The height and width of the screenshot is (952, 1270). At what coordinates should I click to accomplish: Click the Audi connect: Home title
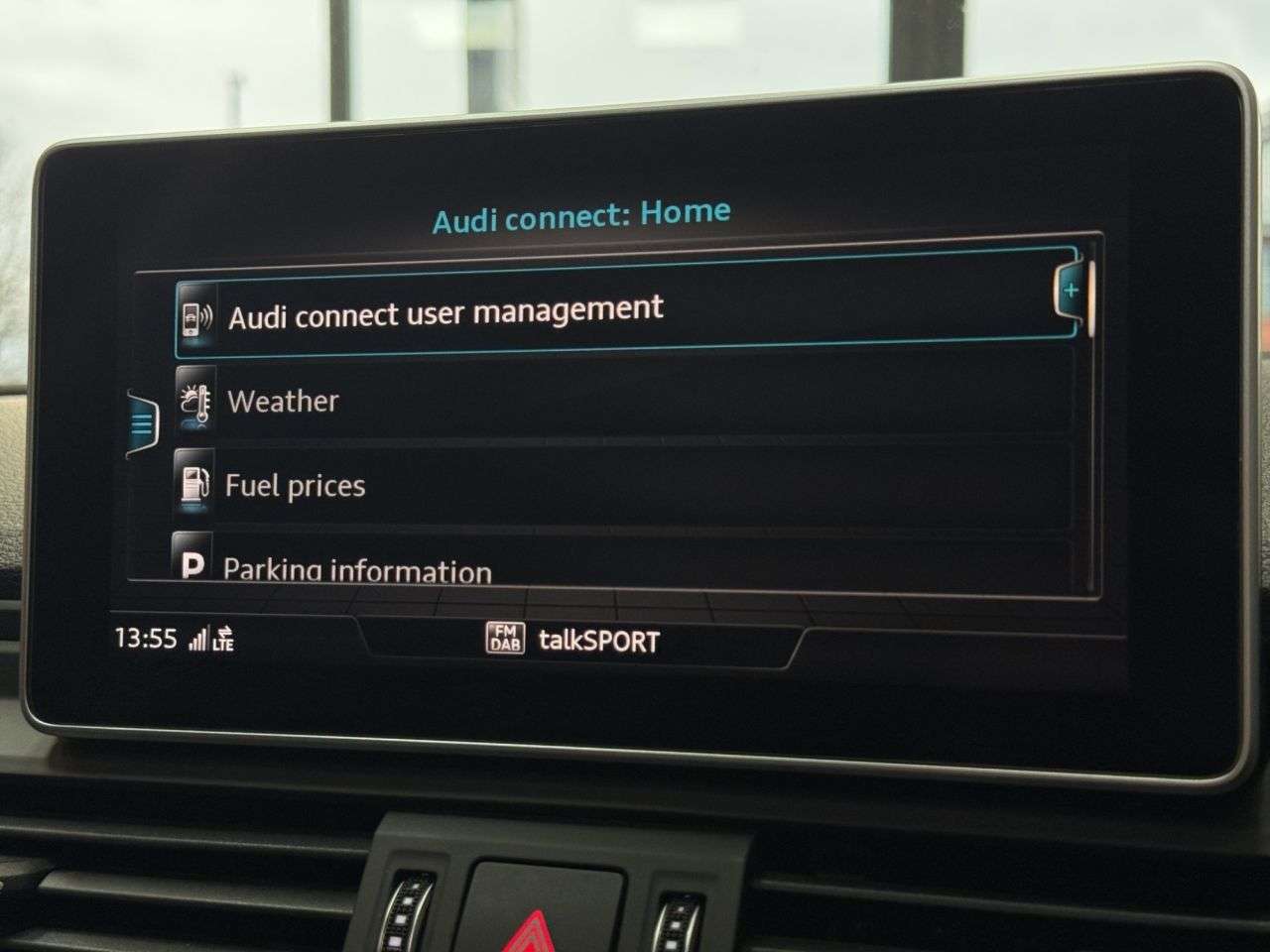(x=581, y=211)
